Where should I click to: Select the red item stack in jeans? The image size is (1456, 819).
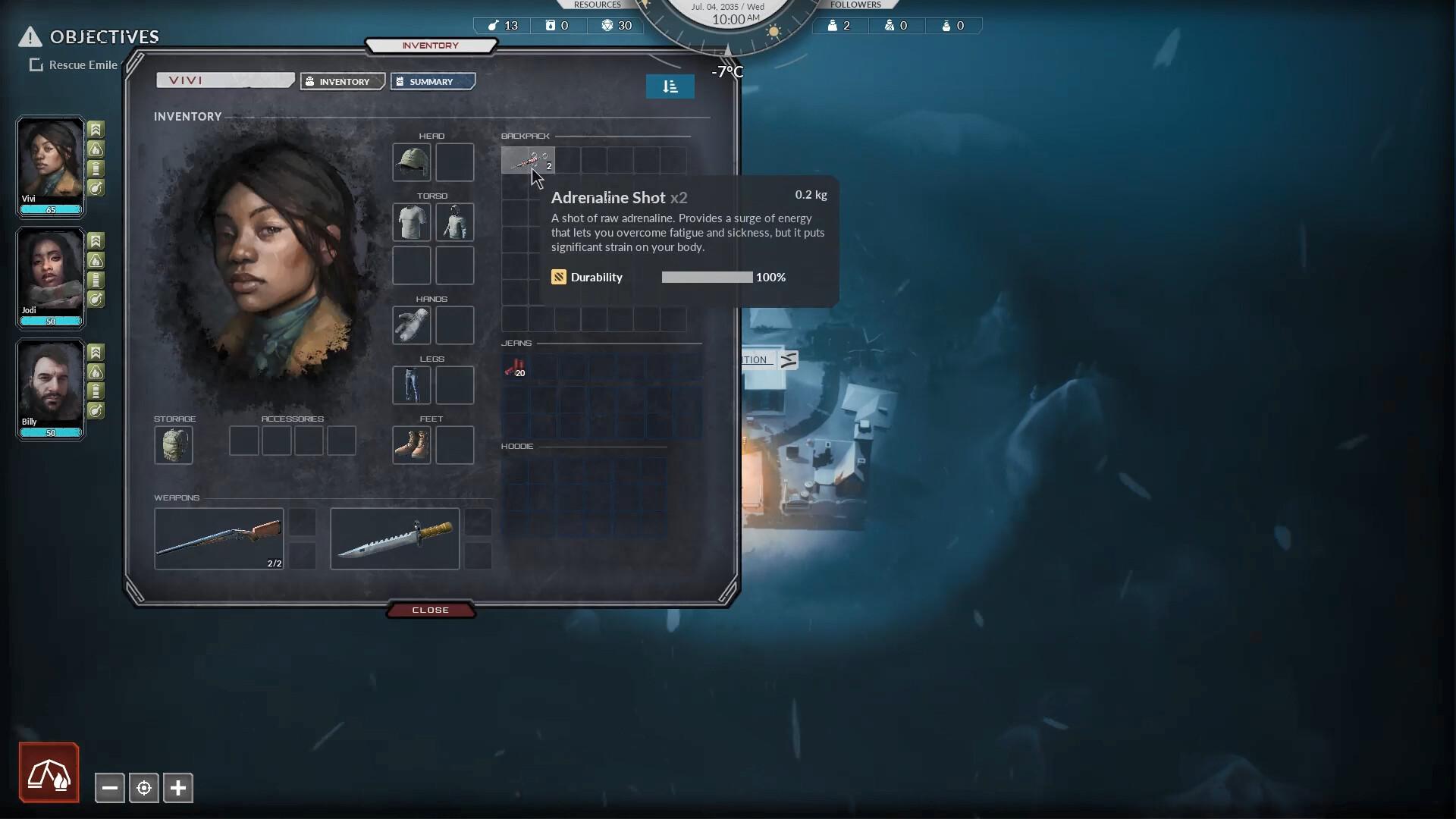(x=515, y=368)
